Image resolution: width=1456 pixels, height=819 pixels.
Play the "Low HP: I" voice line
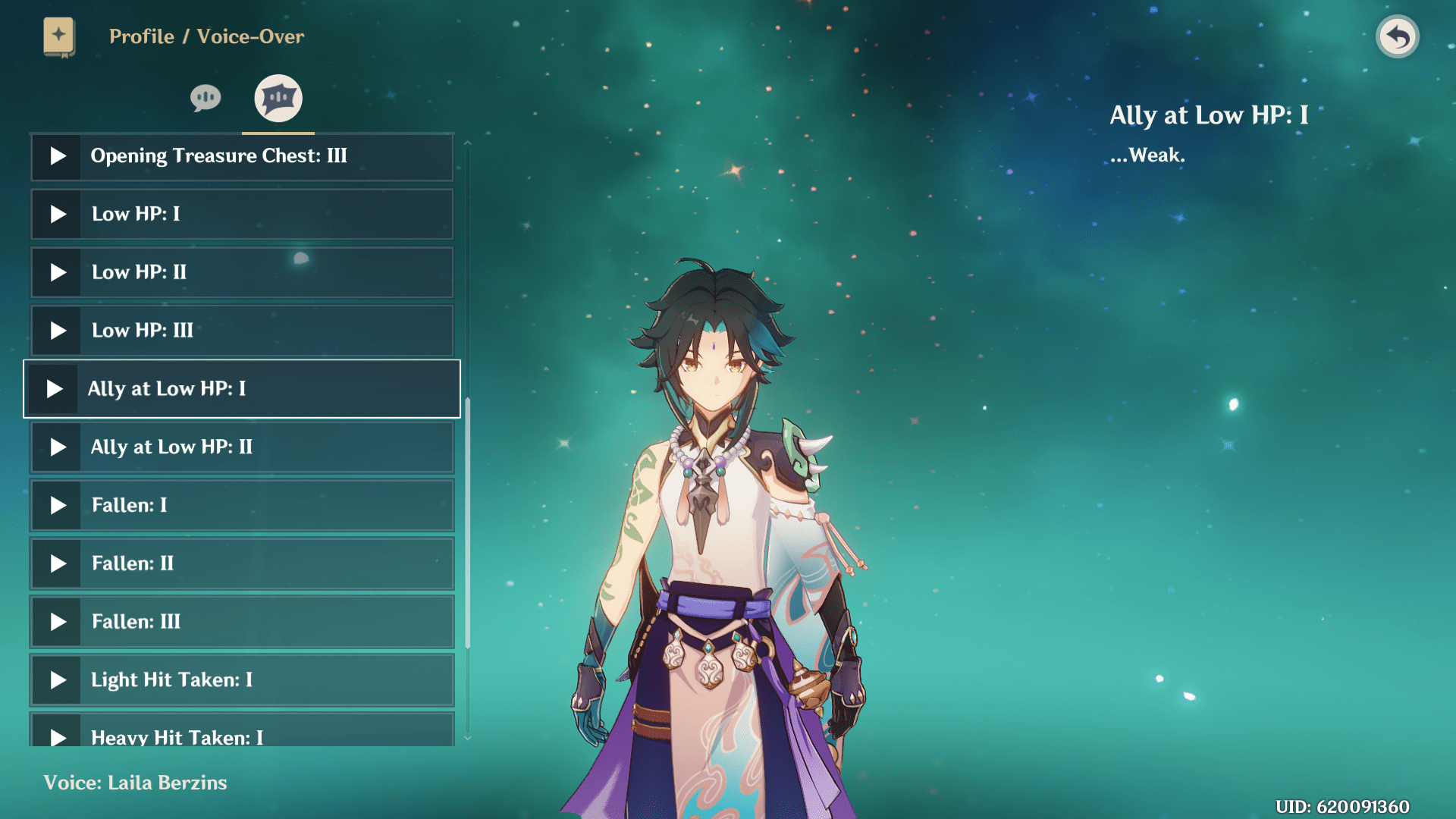pos(57,214)
